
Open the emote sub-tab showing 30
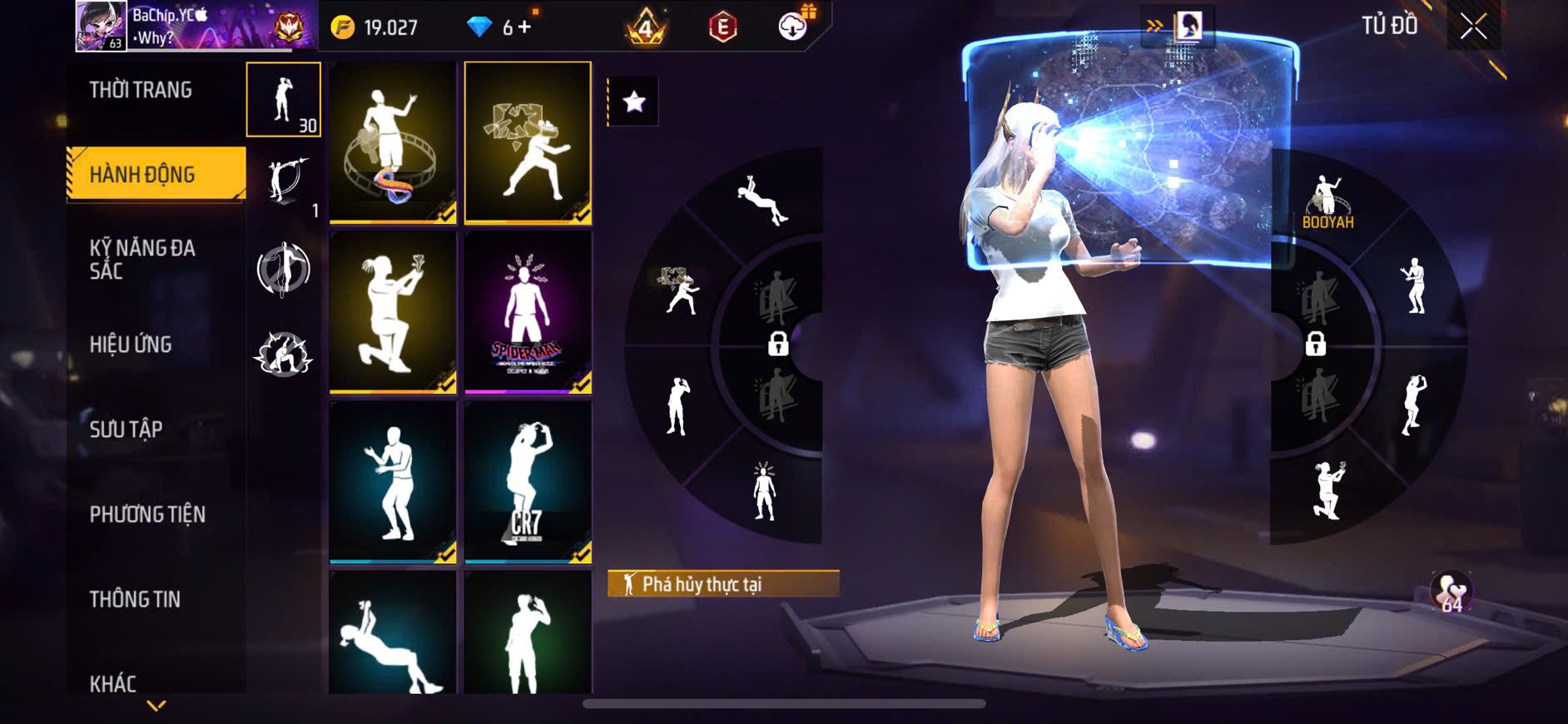284,100
